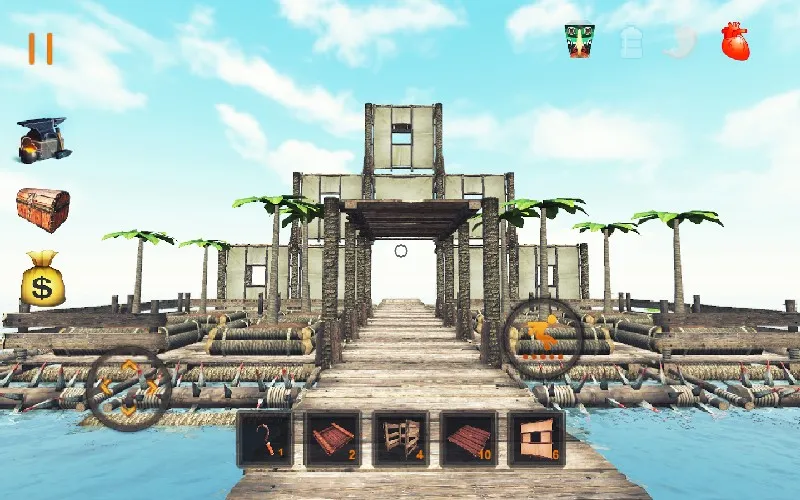Select the plank floor slot with 10 items
Screen dimensions: 800x500
click(469, 438)
